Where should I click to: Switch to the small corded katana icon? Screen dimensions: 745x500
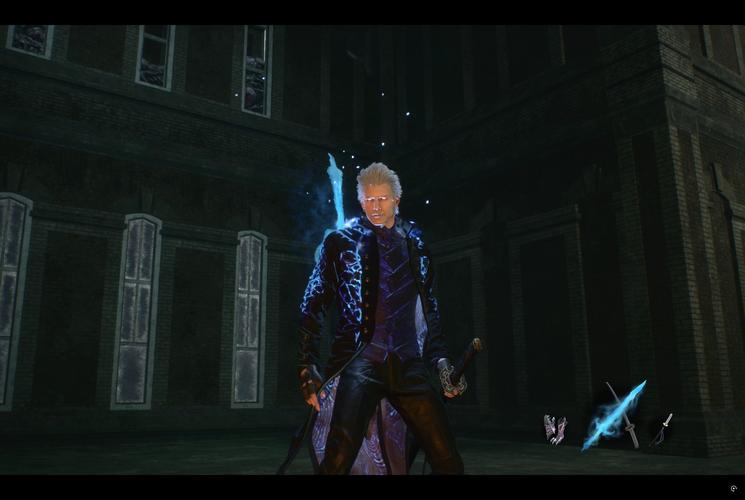point(661,429)
